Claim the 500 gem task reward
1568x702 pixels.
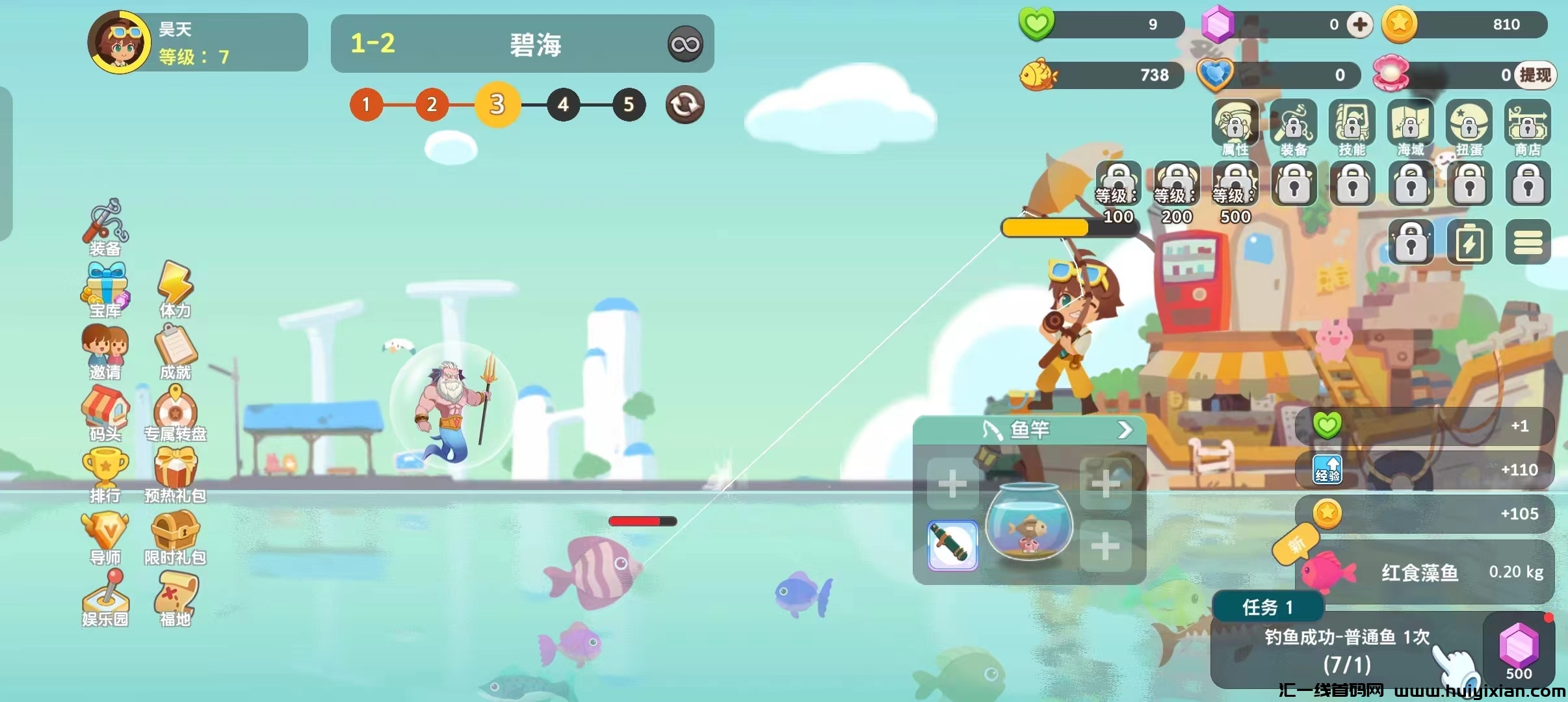(x=1519, y=650)
